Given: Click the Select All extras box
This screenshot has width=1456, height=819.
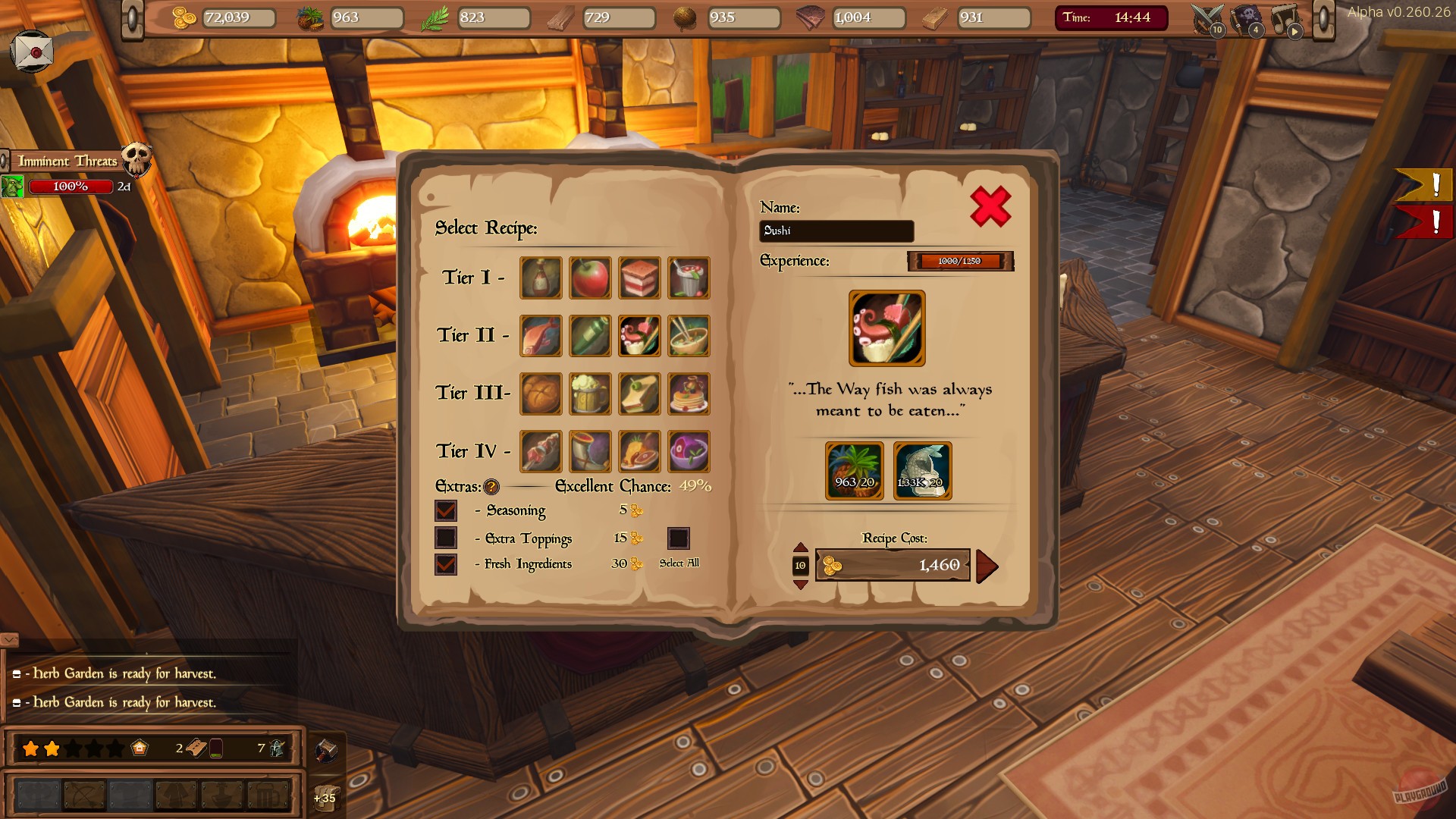Looking at the screenshot, I should (679, 538).
